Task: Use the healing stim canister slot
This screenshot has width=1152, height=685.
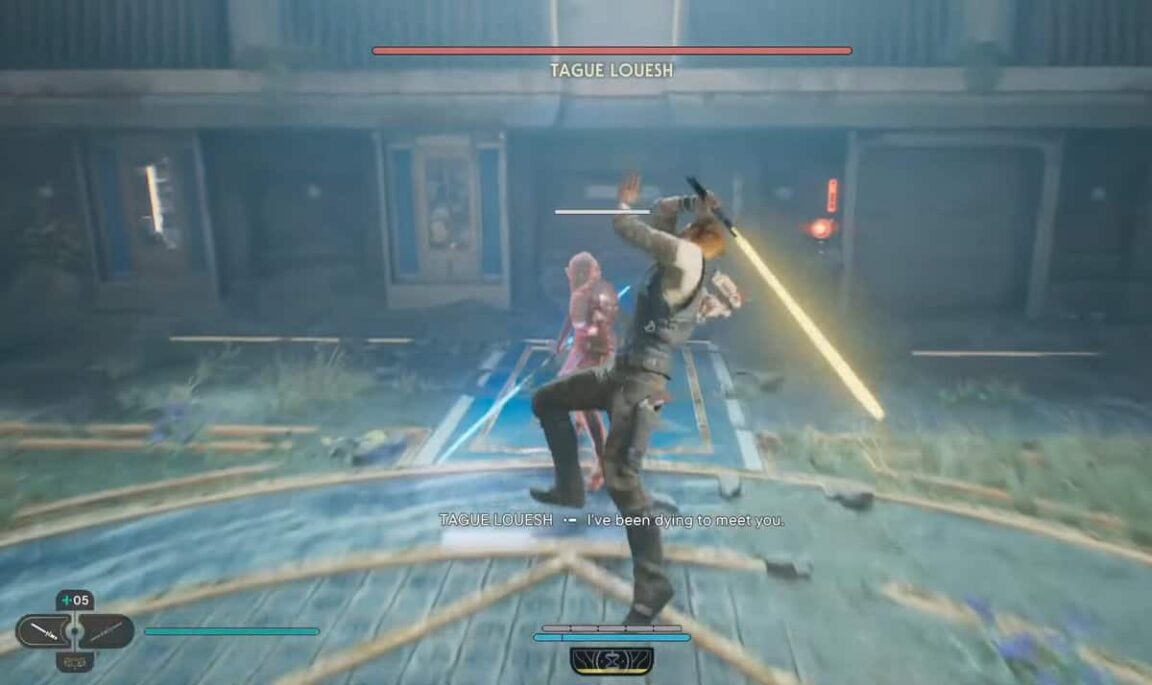Action: [75, 600]
